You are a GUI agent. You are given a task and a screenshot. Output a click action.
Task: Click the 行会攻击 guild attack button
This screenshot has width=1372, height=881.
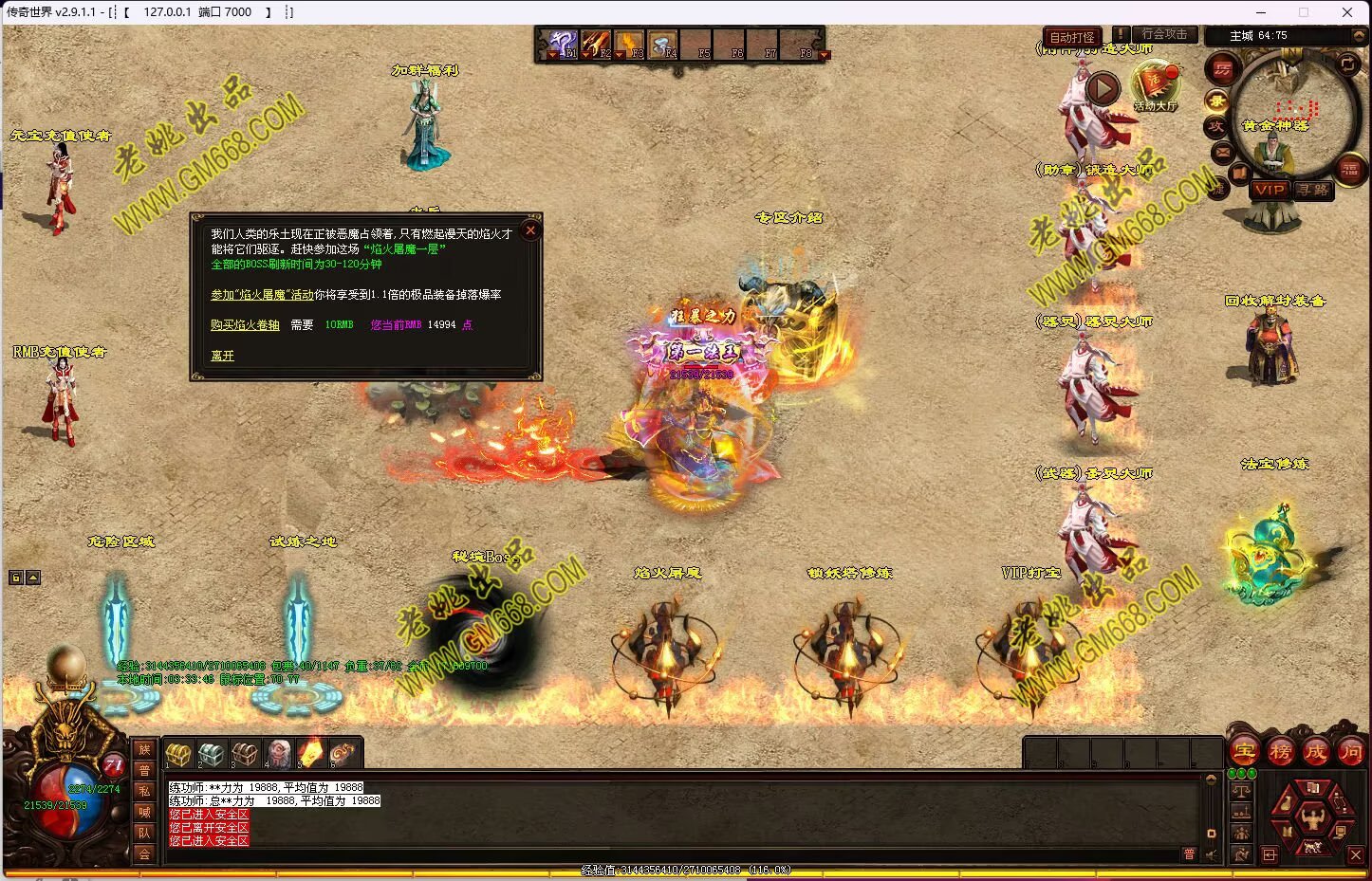click(1164, 34)
